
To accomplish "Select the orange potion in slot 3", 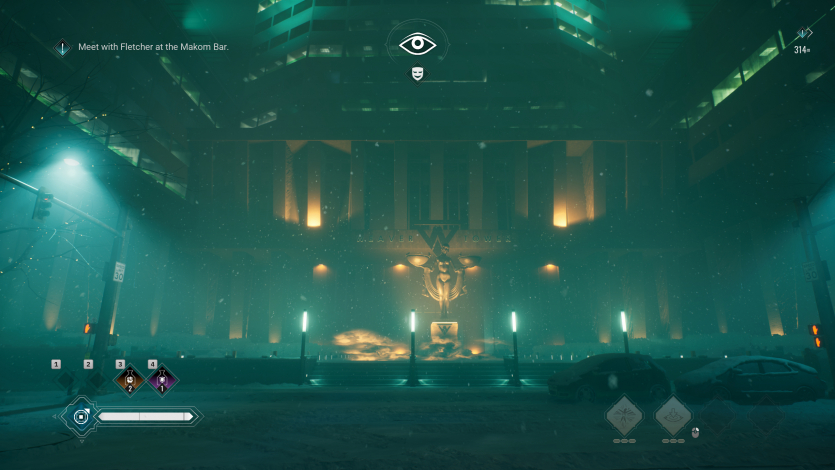I will pos(129,381).
